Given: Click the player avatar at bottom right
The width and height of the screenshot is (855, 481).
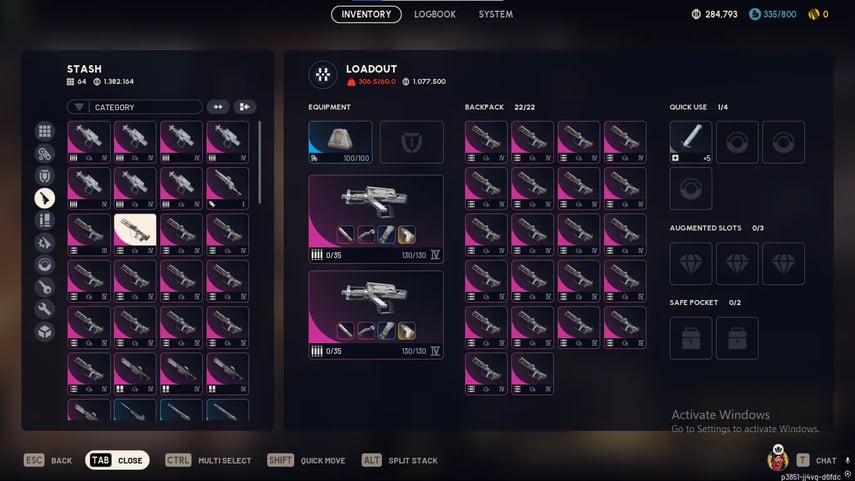Looking at the screenshot, I should point(777,459).
